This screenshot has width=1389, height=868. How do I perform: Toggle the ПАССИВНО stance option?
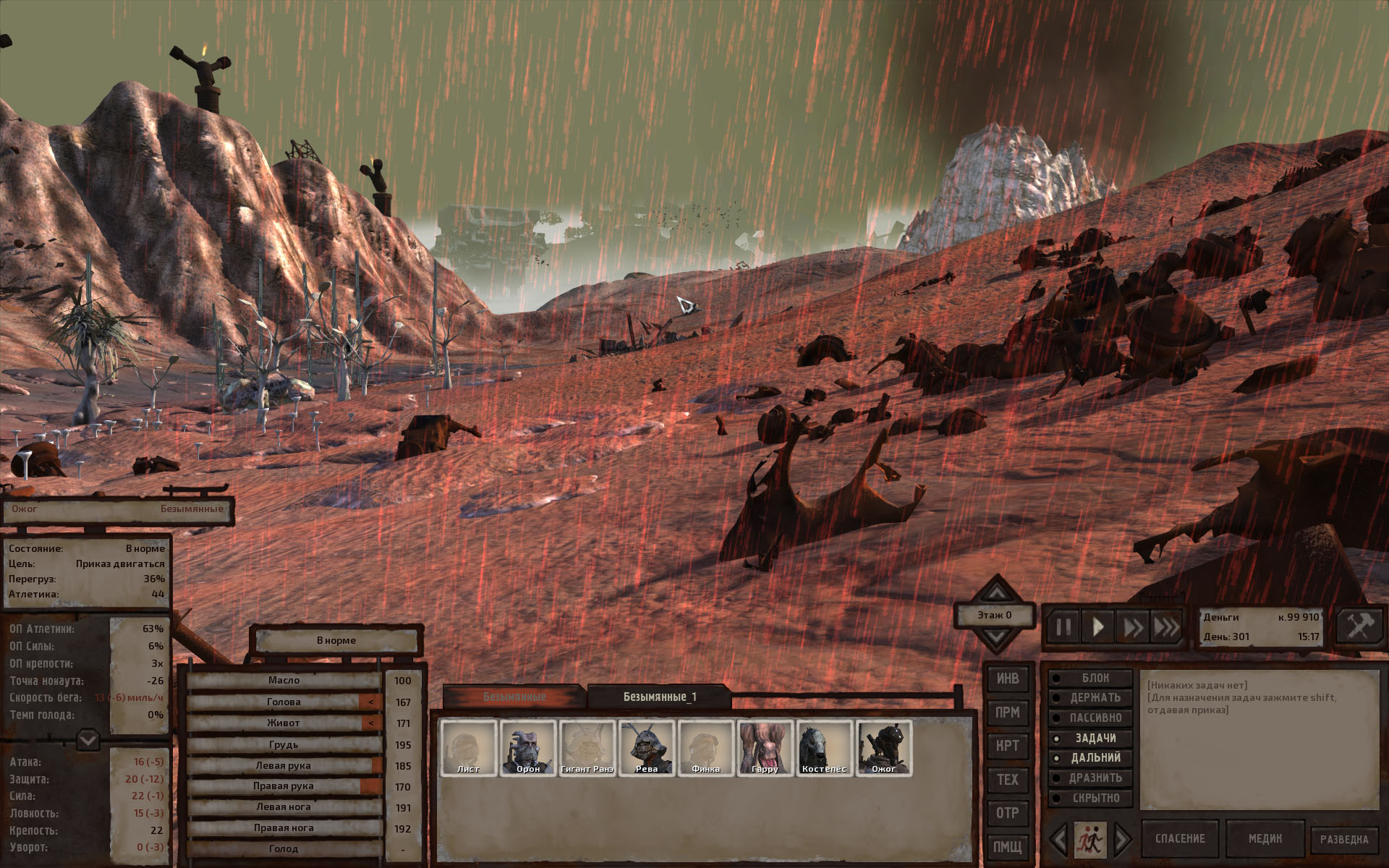pyautogui.click(x=1091, y=718)
